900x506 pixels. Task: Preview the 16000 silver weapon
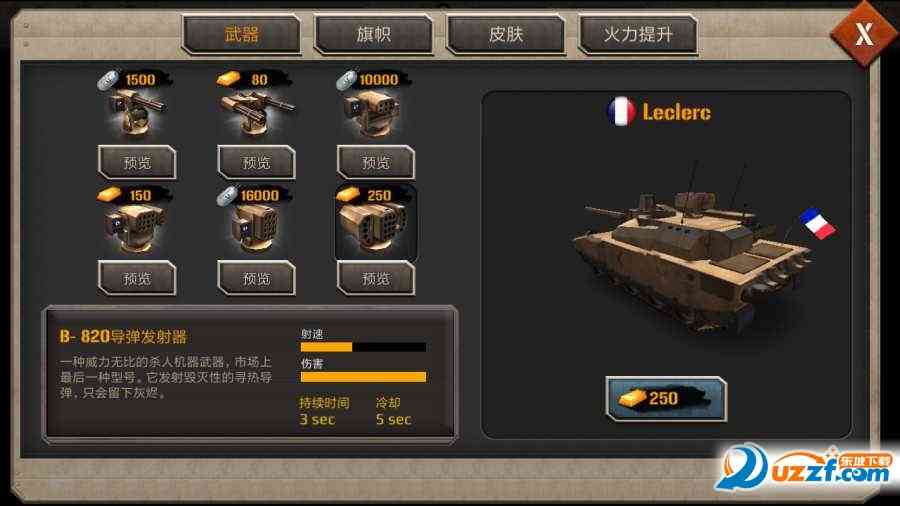tap(256, 278)
